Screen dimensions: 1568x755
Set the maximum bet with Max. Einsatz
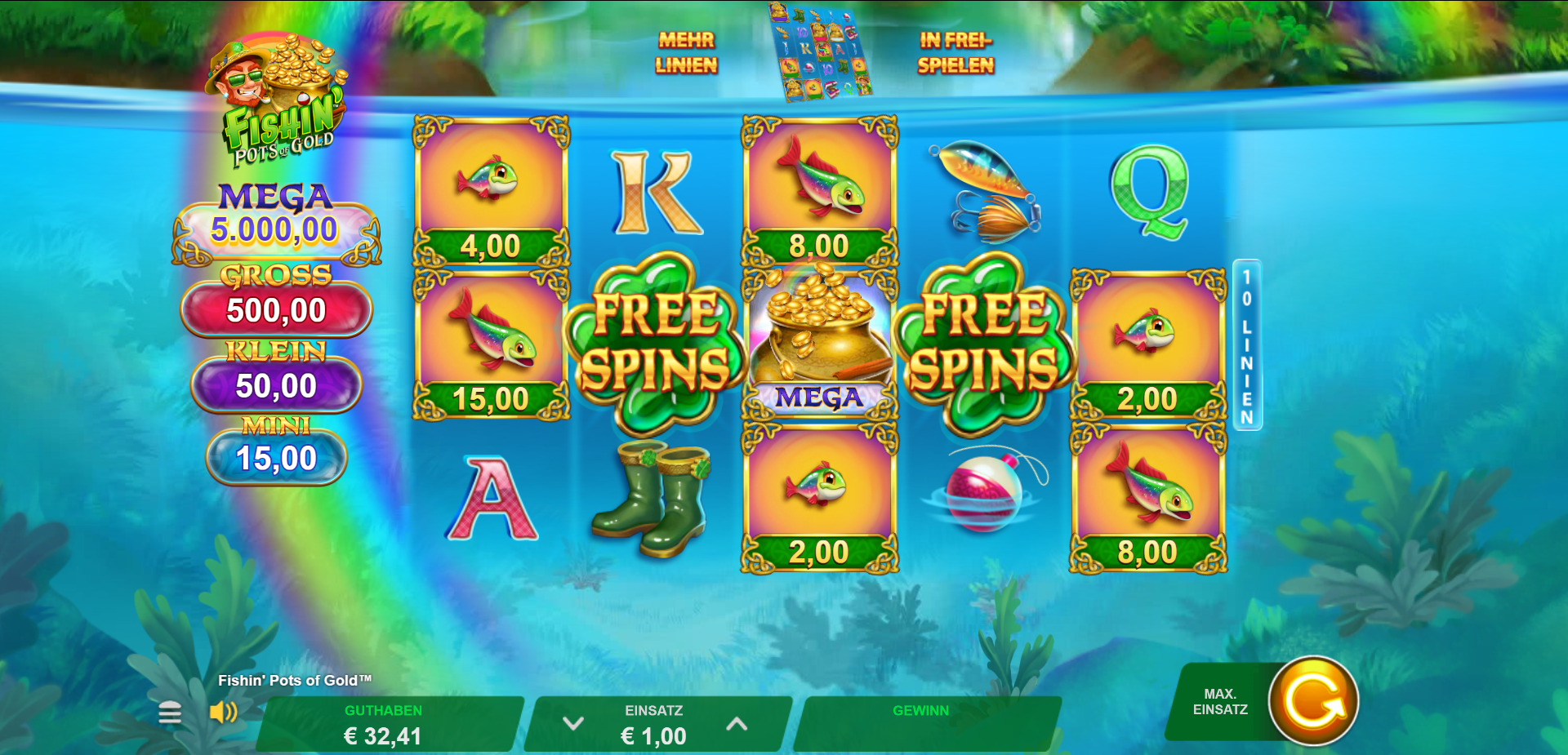click(x=1219, y=702)
